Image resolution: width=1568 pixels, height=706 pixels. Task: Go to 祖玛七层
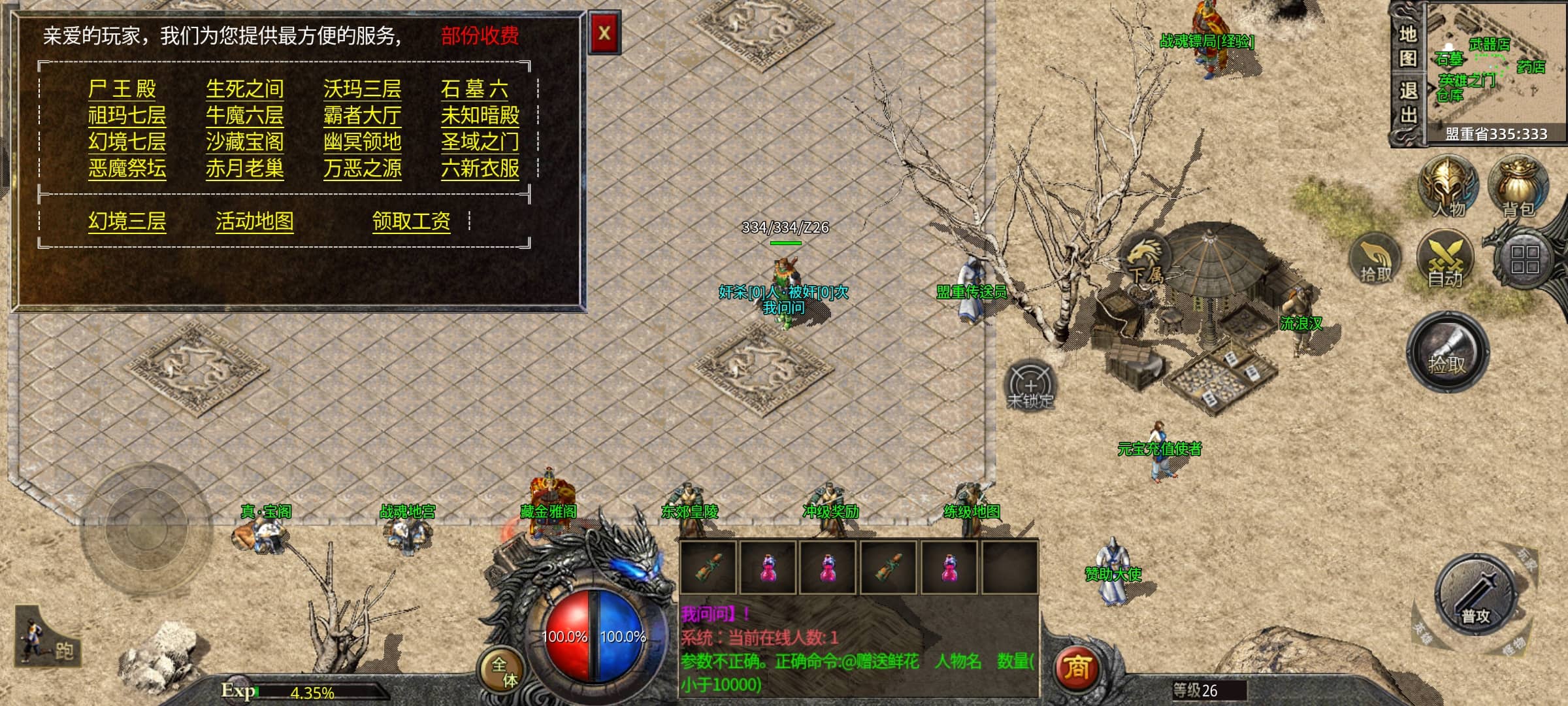(x=127, y=116)
